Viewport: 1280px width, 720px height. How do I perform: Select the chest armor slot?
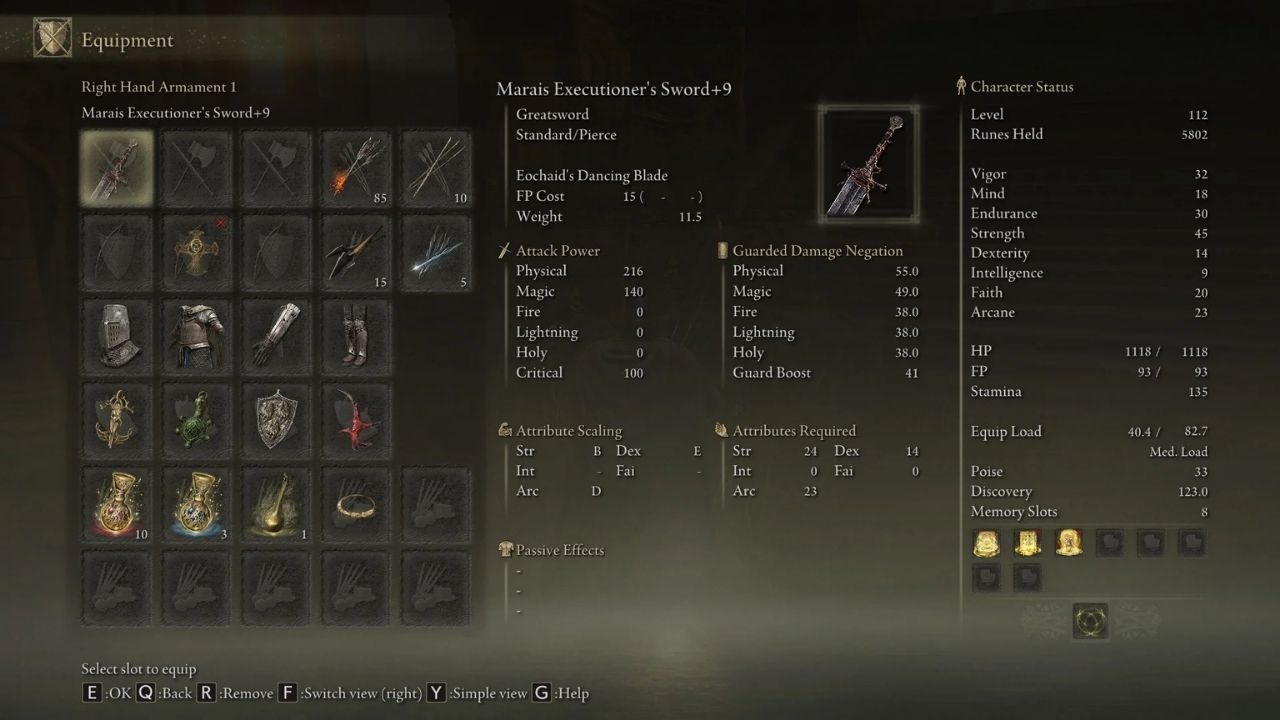196,336
